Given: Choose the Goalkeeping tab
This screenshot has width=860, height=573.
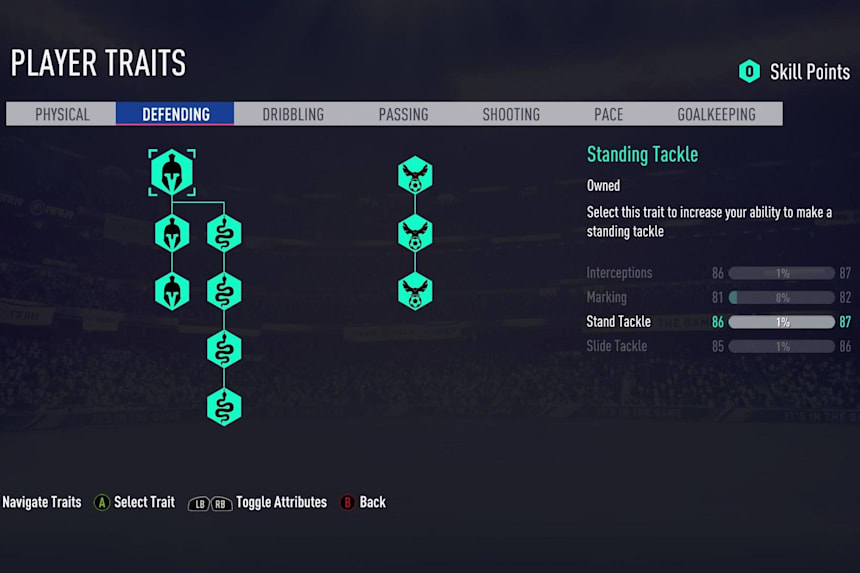Looking at the screenshot, I should (716, 114).
